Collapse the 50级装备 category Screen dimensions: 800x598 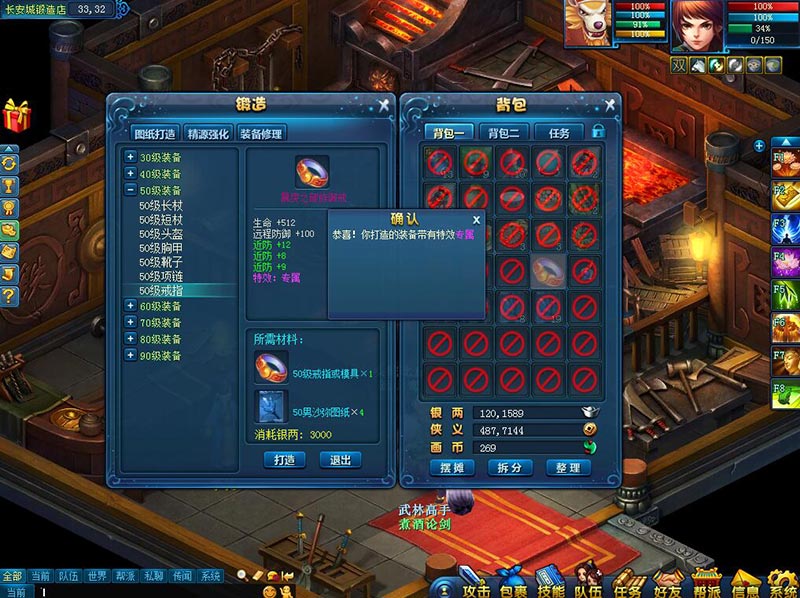tap(131, 190)
